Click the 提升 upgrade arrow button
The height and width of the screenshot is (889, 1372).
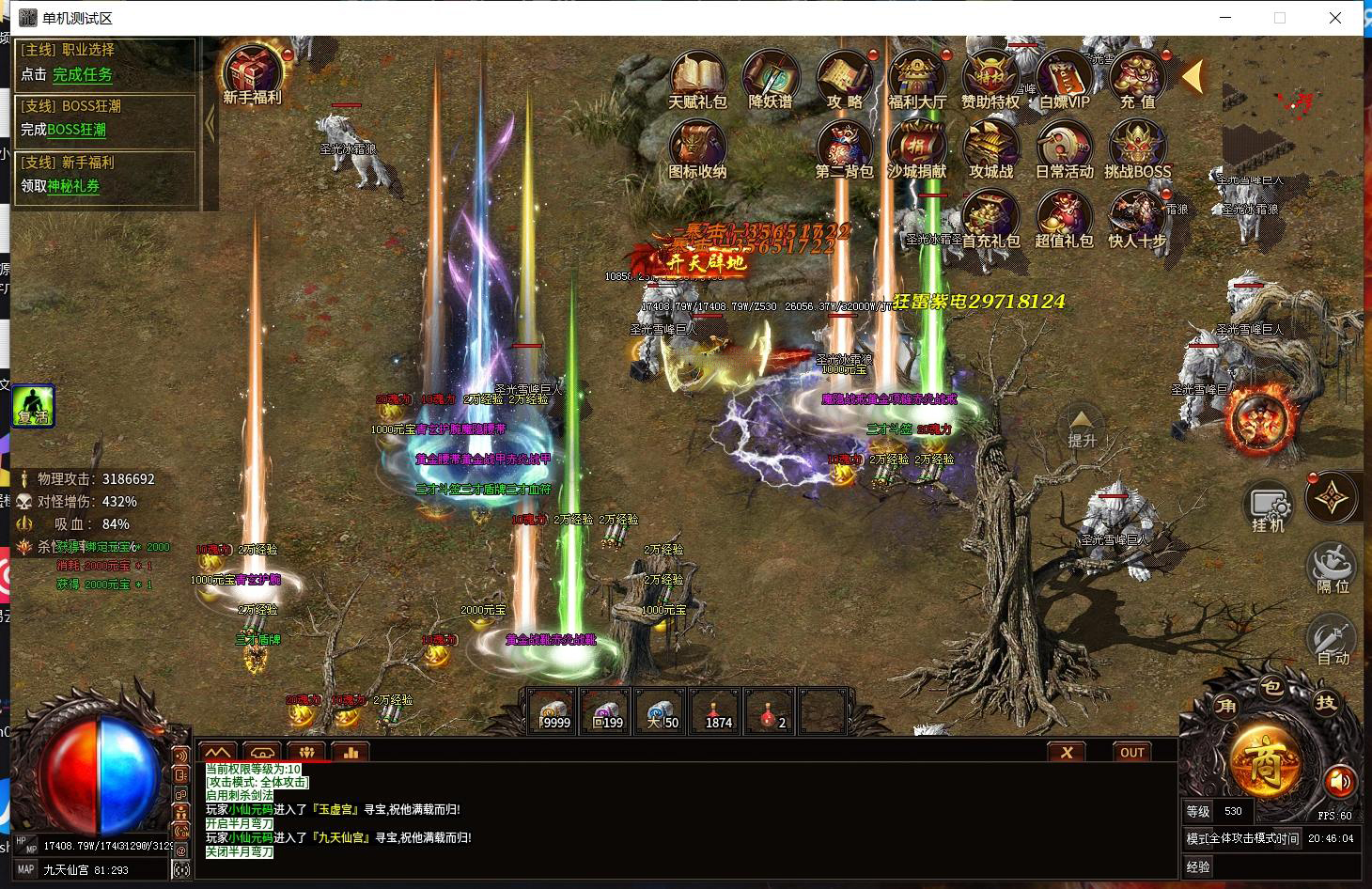click(x=1082, y=428)
